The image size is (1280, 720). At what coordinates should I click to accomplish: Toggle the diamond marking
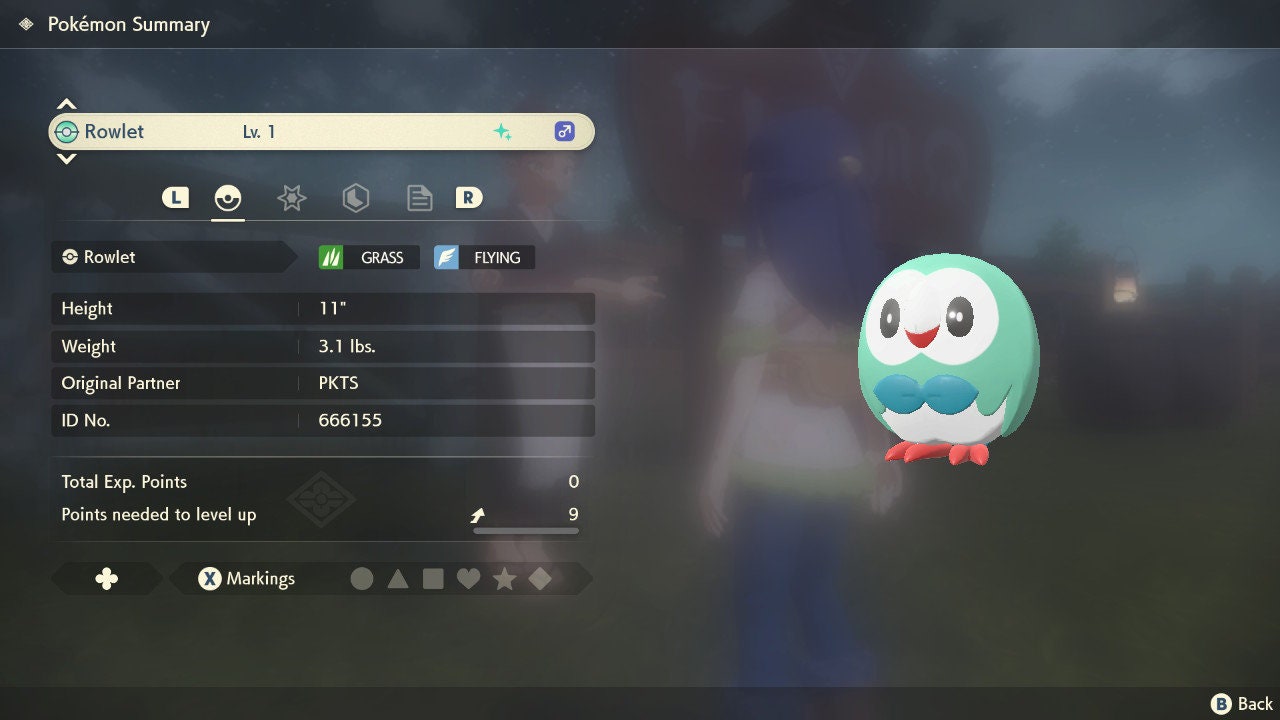[540, 579]
